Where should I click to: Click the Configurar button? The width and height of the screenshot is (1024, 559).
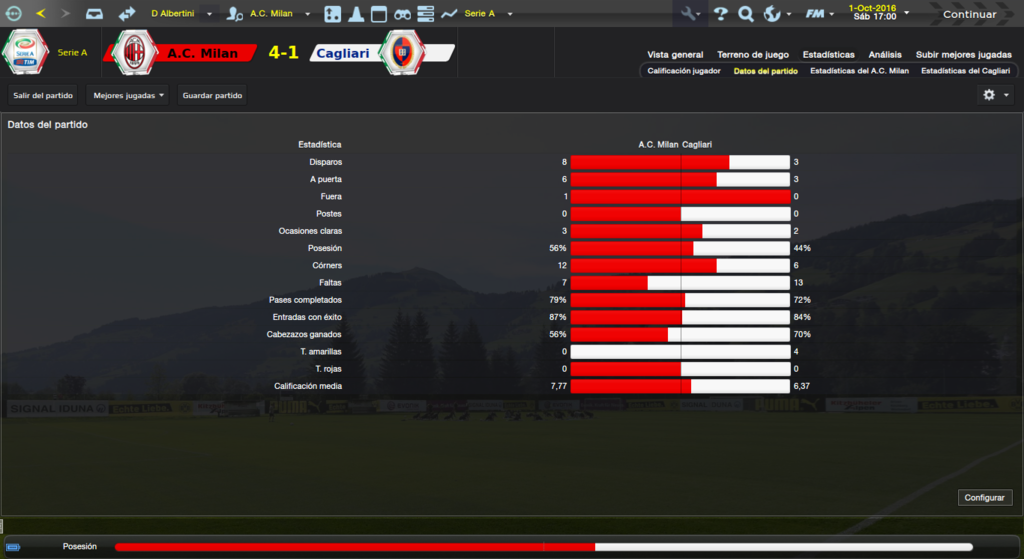[x=986, y=497]
